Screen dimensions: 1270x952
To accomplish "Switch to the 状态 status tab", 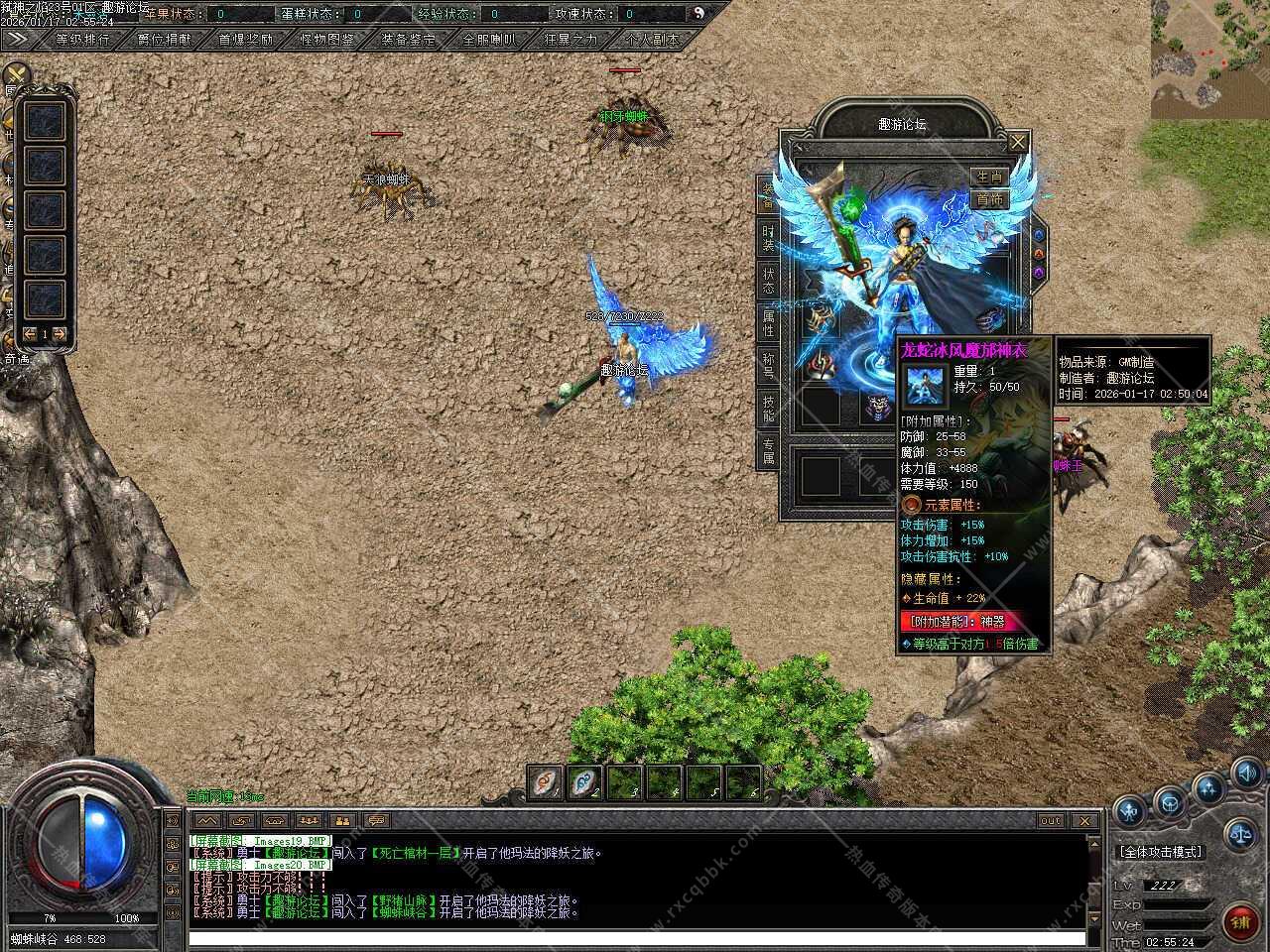I will (768, 281).
